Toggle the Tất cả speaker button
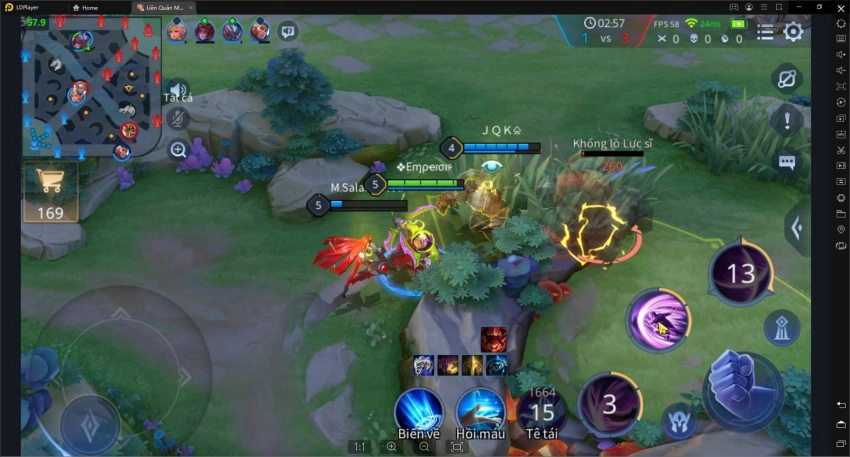Viewport: 850px width, 457px height. point(178,89)
